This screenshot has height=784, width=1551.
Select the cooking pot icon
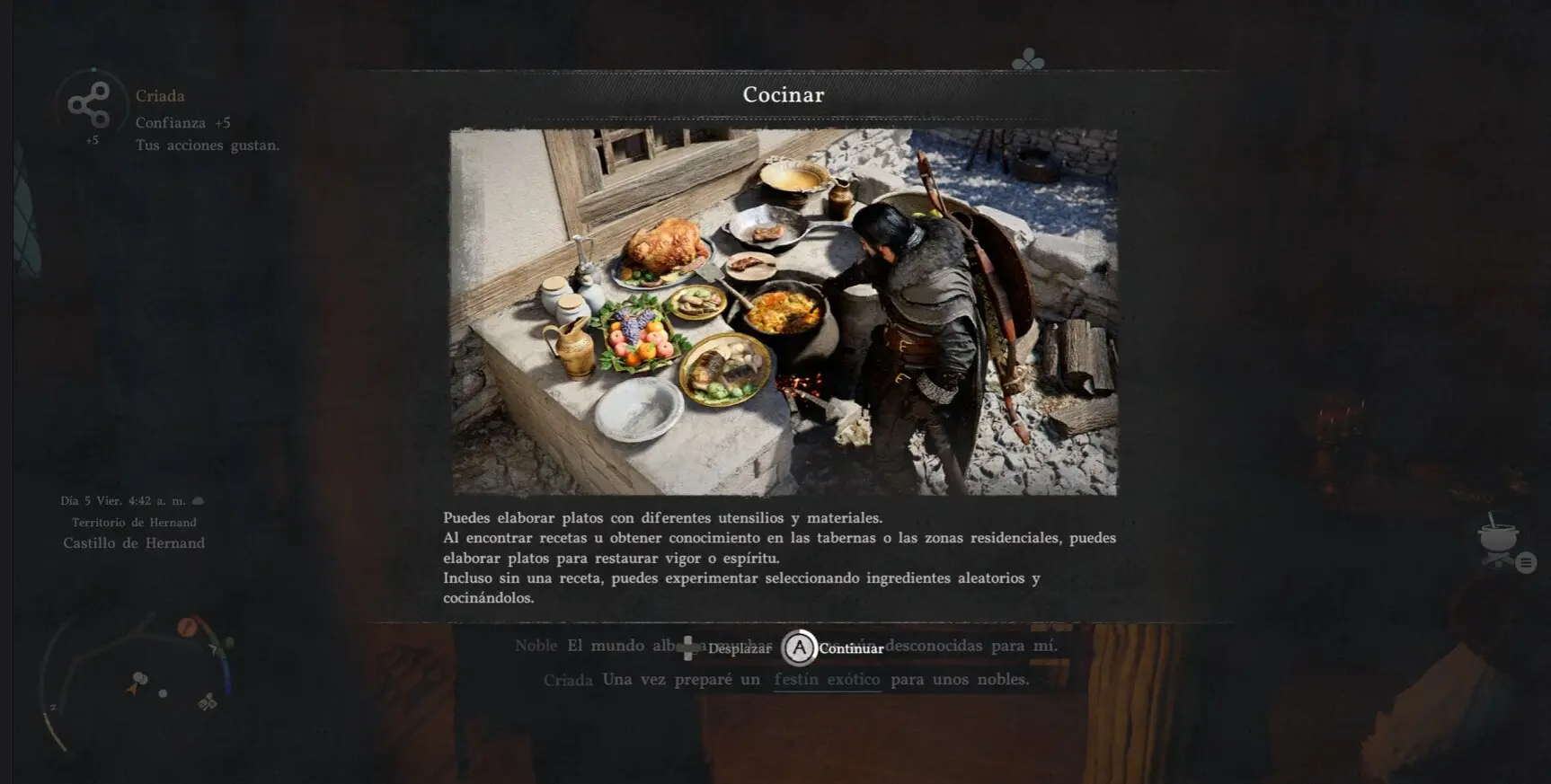1498,540
